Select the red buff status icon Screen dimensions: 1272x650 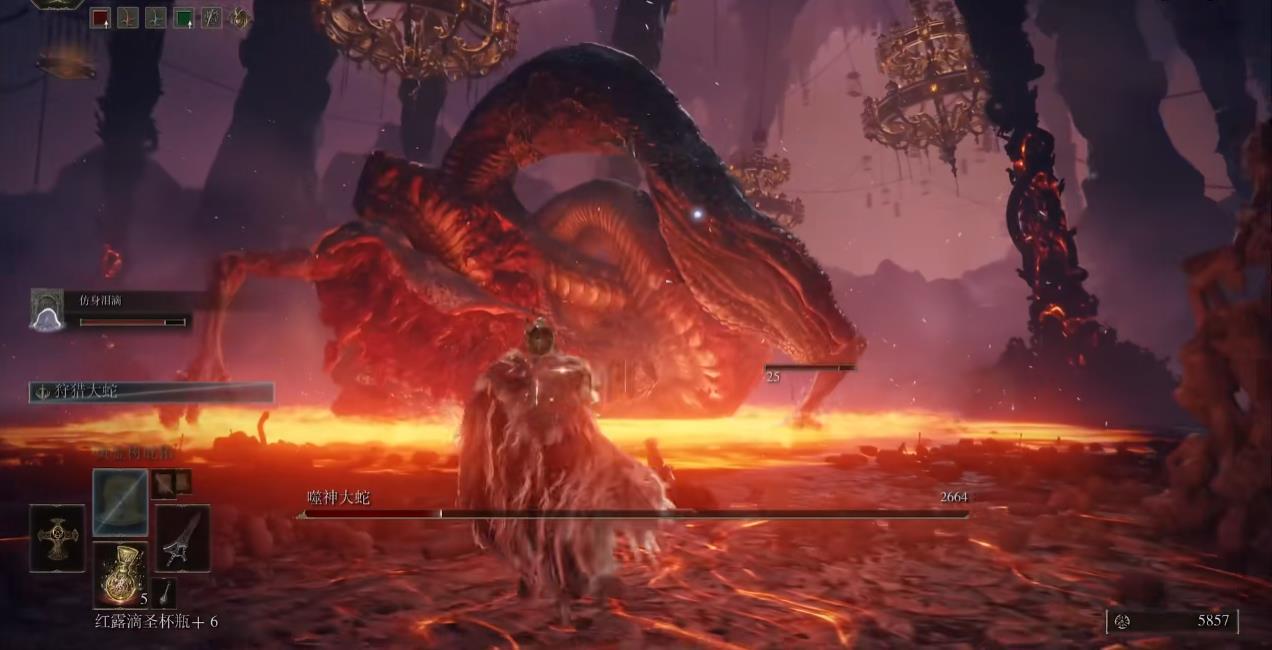[100, 17]
